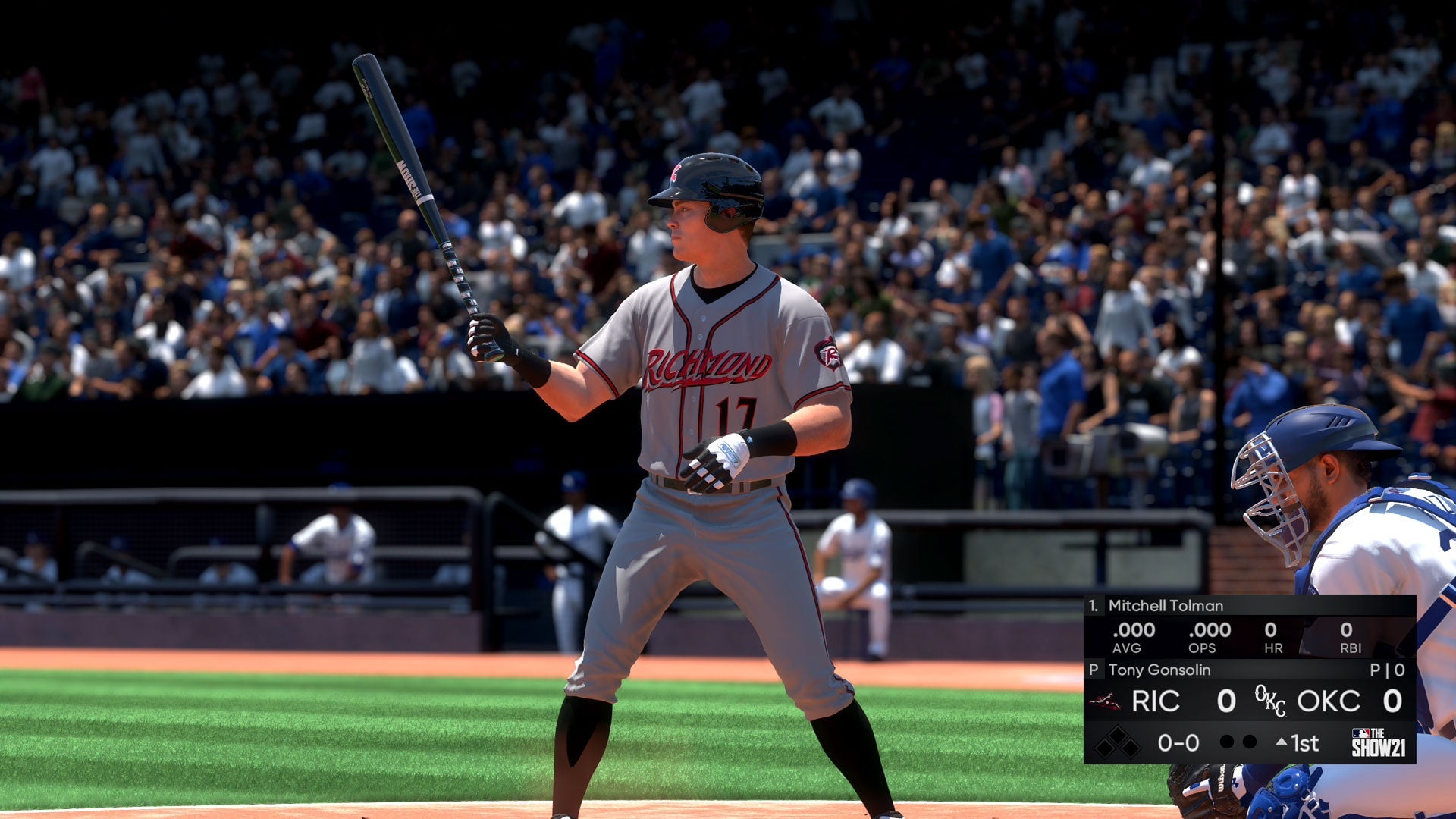Click the 0-0 ball-strike count display
This screenshot has width=1456, height=819.
(1178, 742)
